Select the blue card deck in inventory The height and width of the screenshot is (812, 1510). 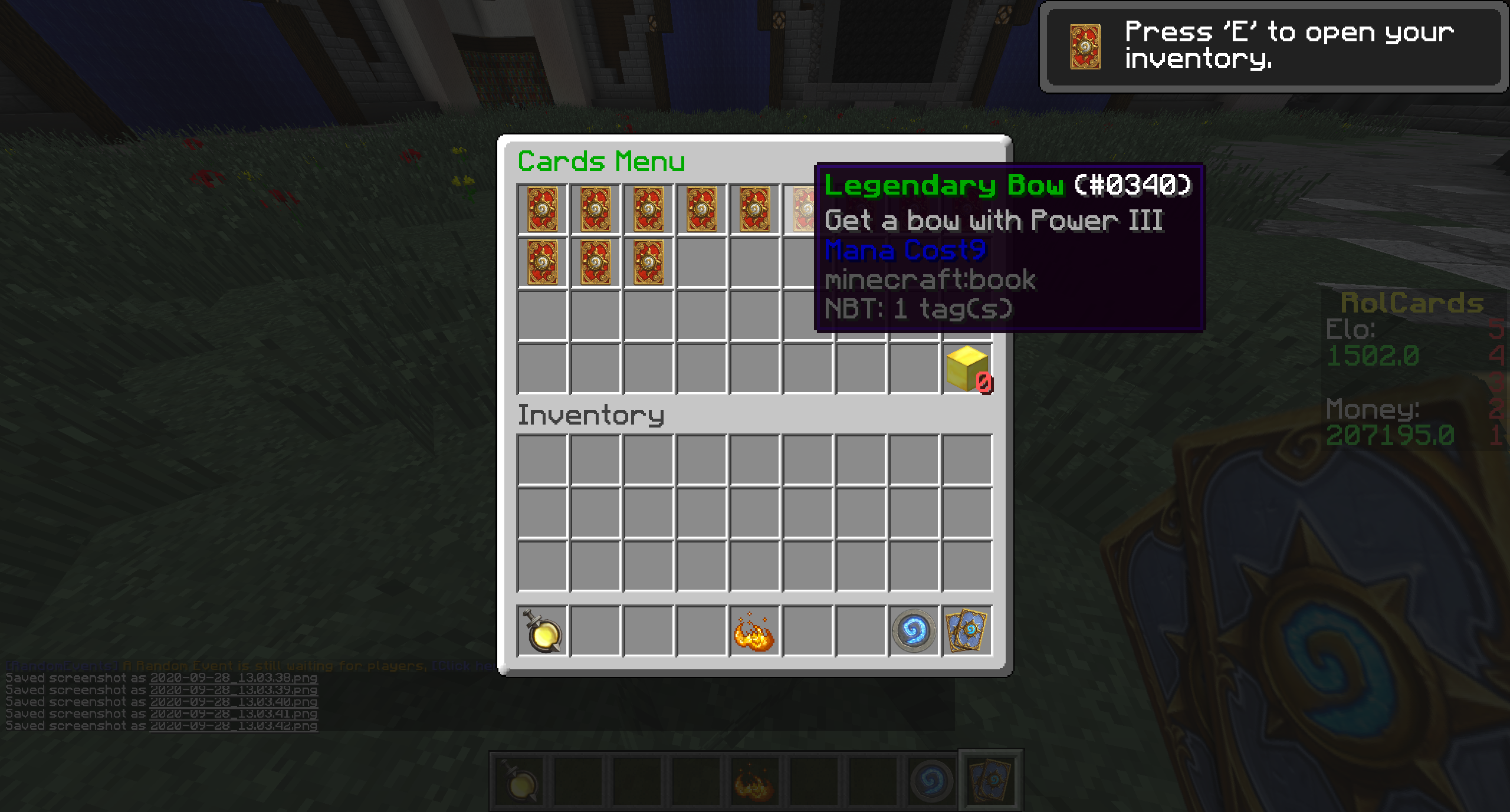point(967,631)
